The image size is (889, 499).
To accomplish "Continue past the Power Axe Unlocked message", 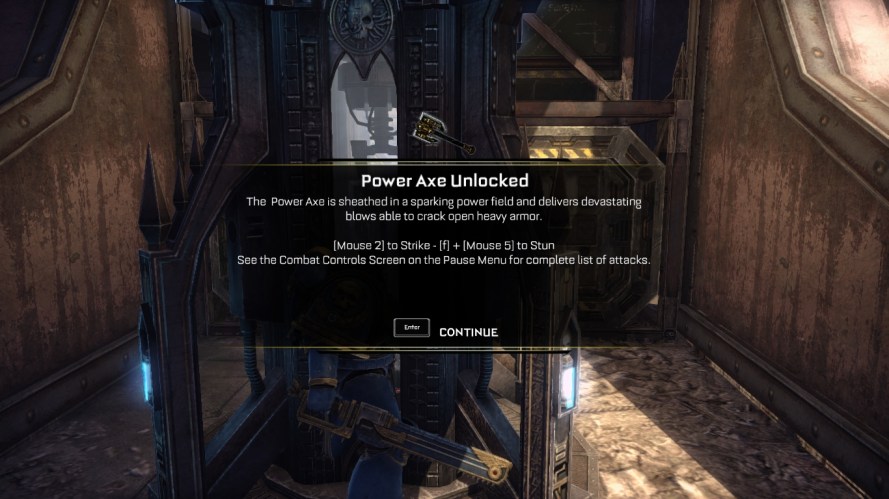I will [467, 332].
